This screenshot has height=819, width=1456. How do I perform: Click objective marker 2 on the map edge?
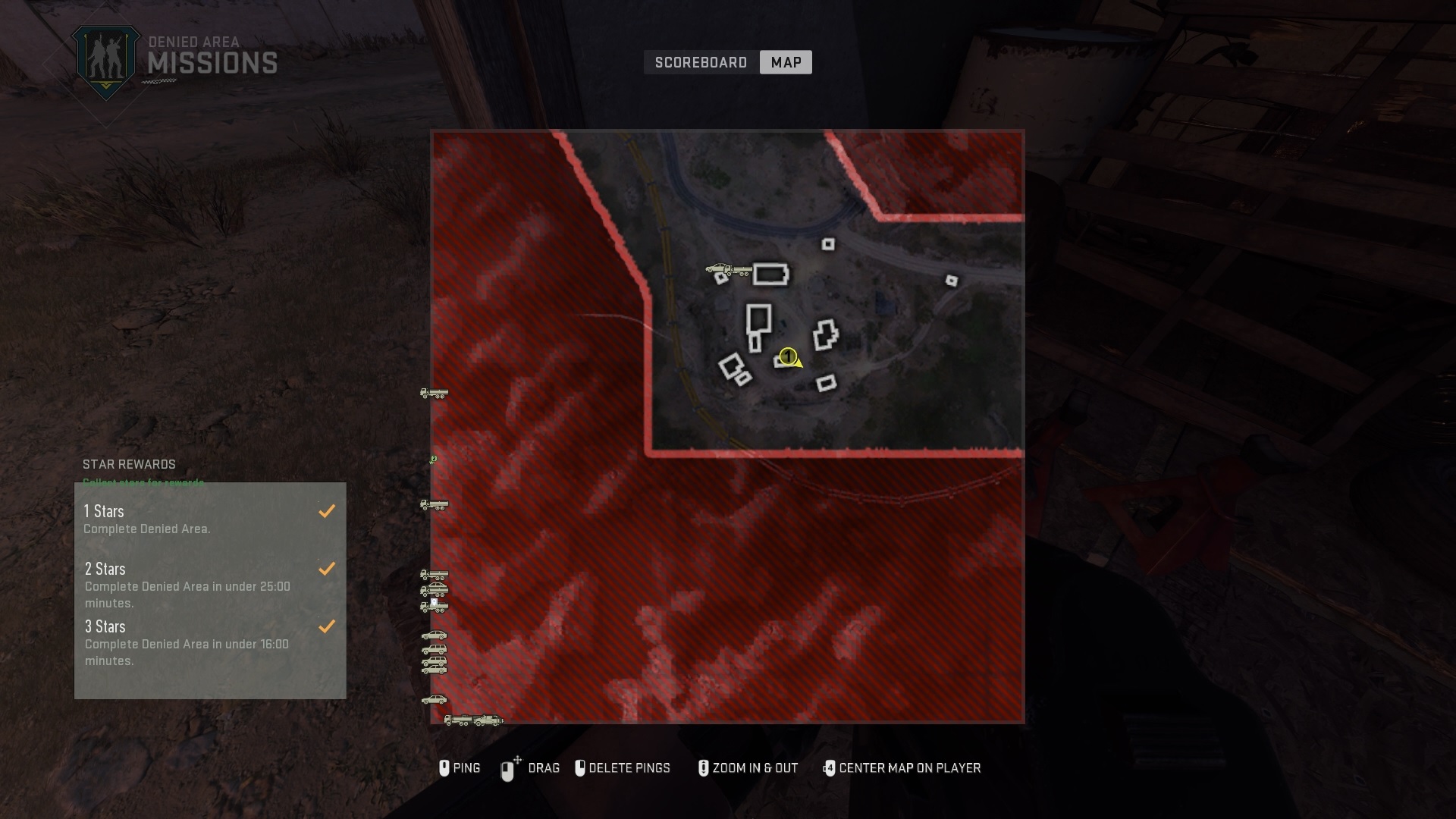point(434,458)
